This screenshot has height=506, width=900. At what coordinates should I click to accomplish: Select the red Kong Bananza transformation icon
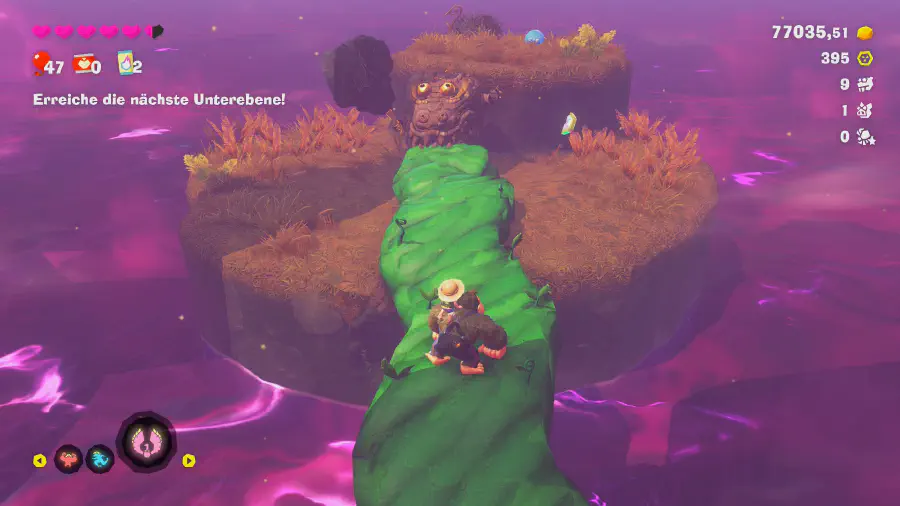68,459
